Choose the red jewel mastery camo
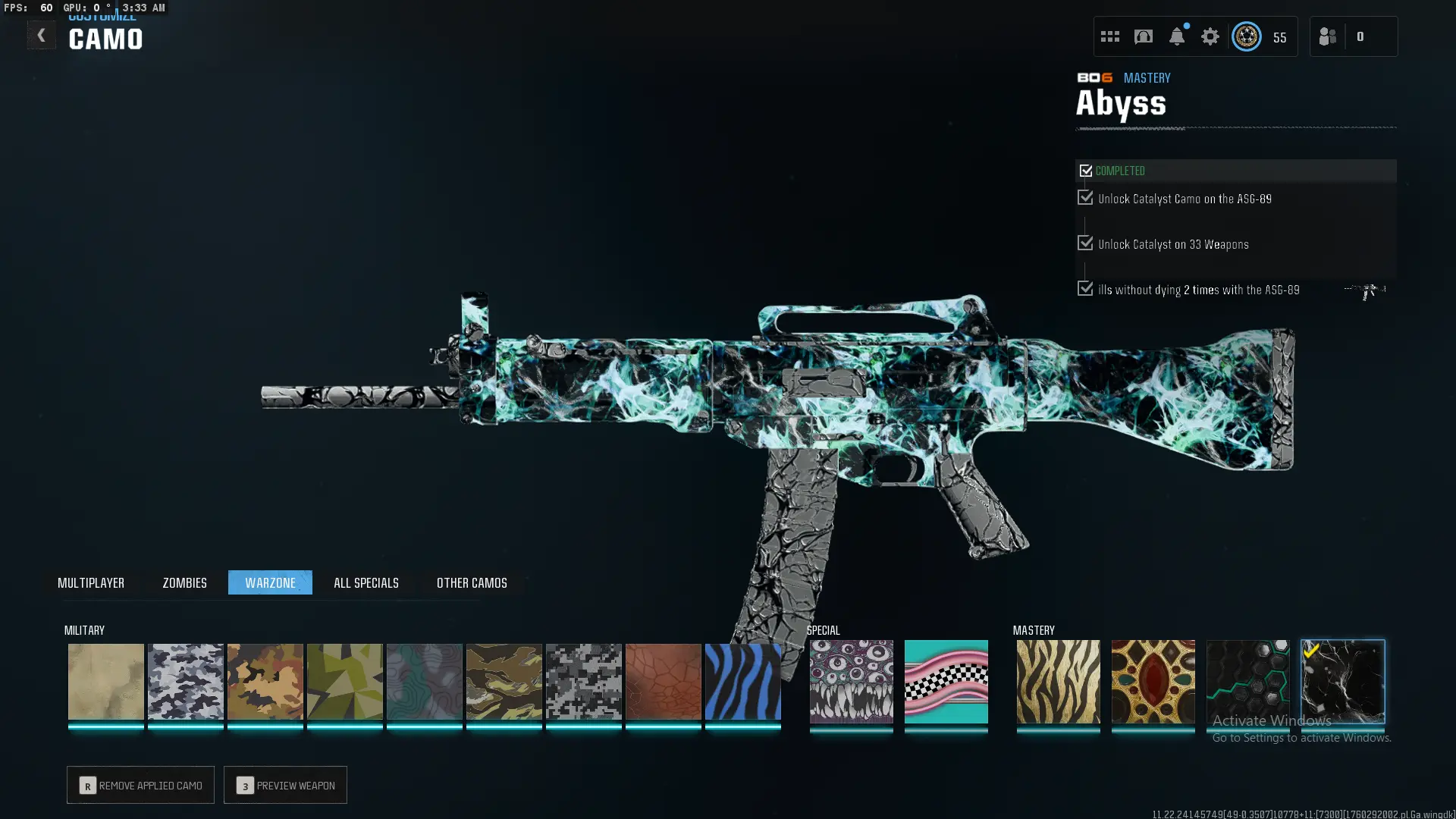This screenshot has width=1456, height=819. pyautogui.click(x=1153, y=681)
